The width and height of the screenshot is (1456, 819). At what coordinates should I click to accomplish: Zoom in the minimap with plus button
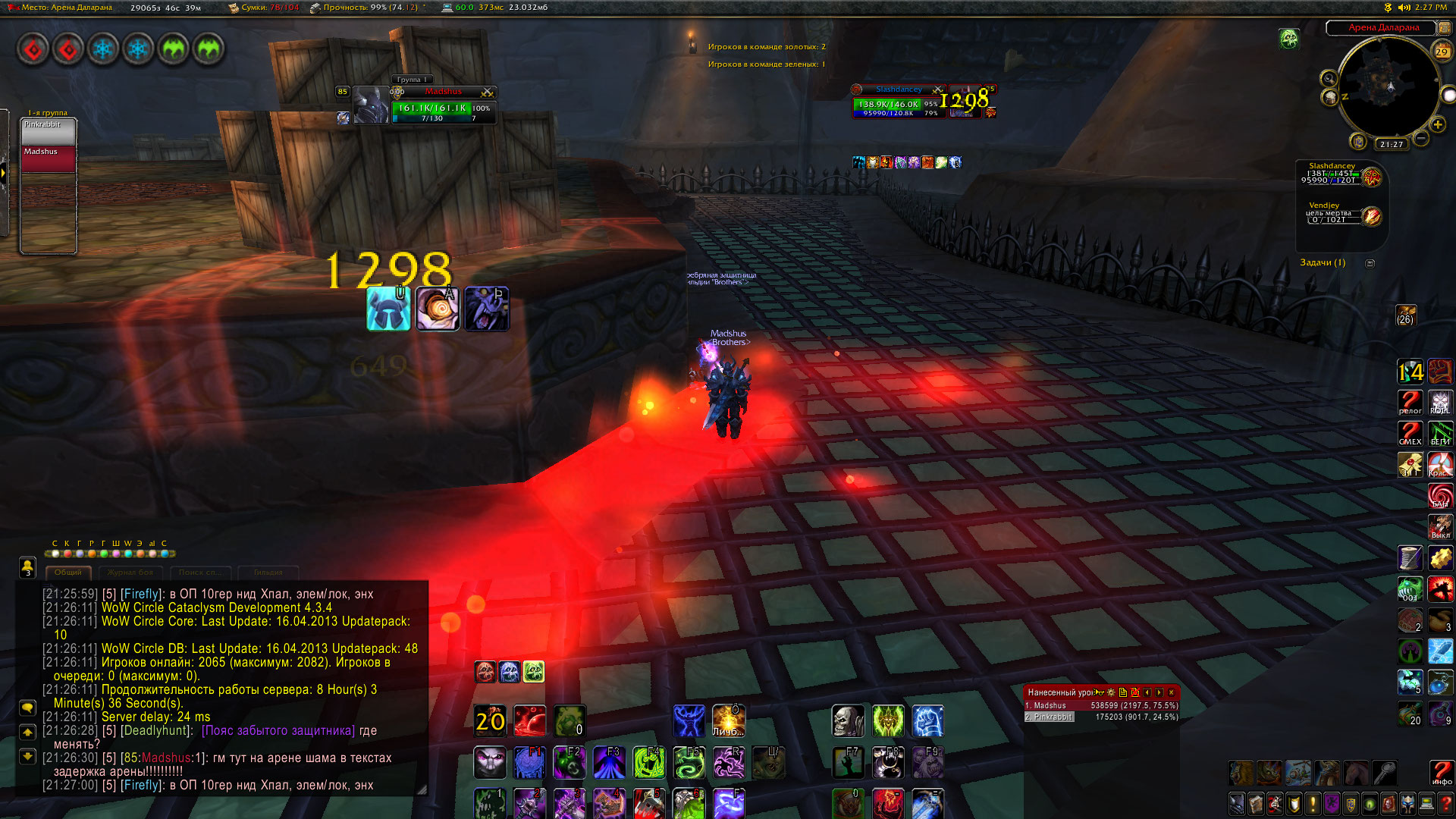pyautogui.click(x=1438, y=125)
